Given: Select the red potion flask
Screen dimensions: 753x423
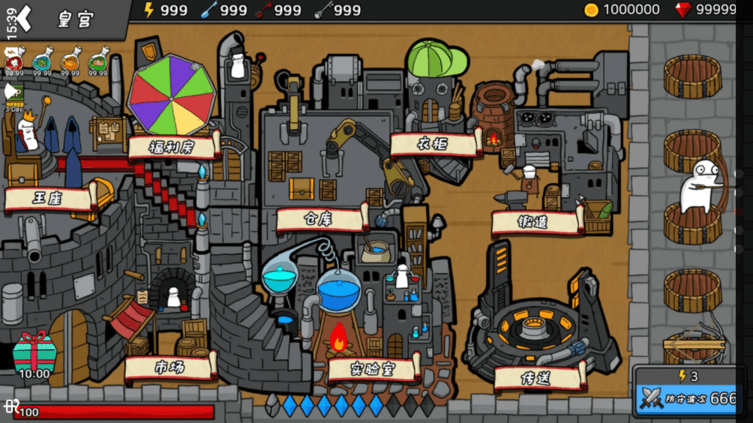Looking at the screenshot, I should tap(15, 62).
